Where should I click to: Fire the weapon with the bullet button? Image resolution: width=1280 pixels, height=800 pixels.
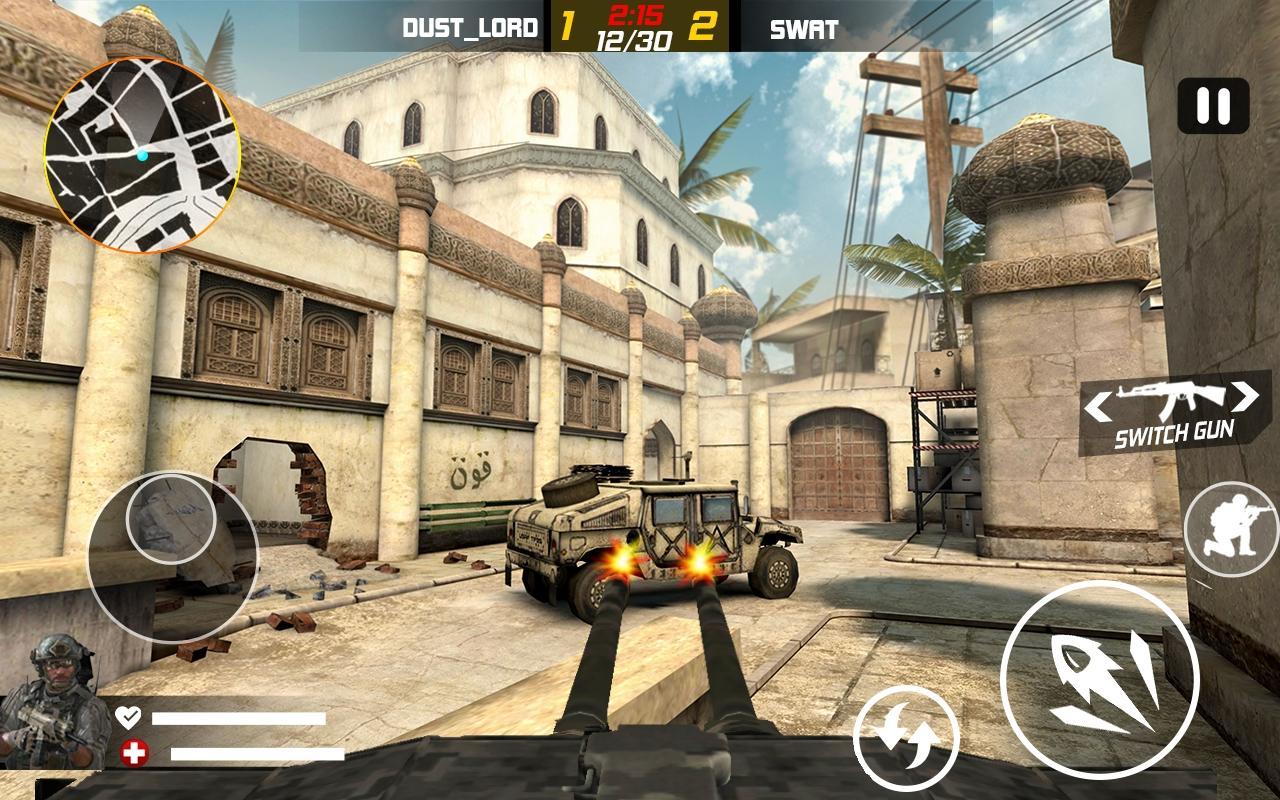[x=1099, y=680]
